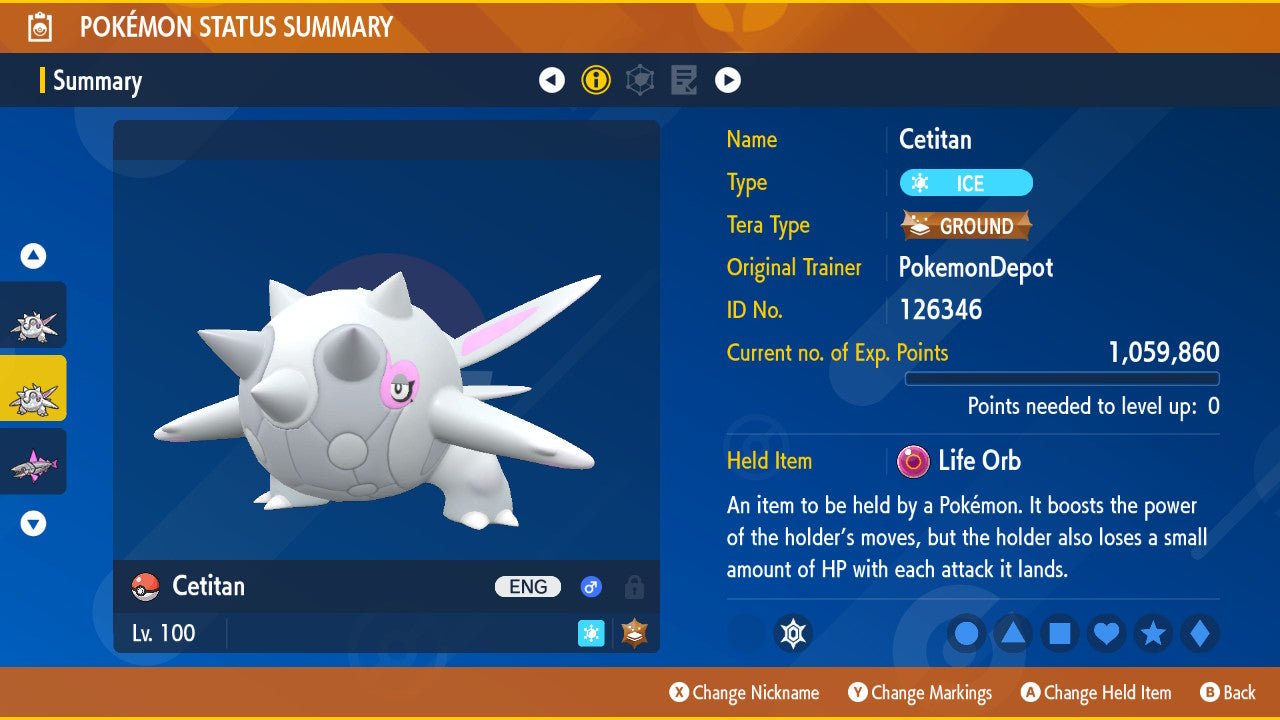1280x720 pixels.
Task: Select the Veluza party slot
Action: pyautogui.click(x=33, y=461)
